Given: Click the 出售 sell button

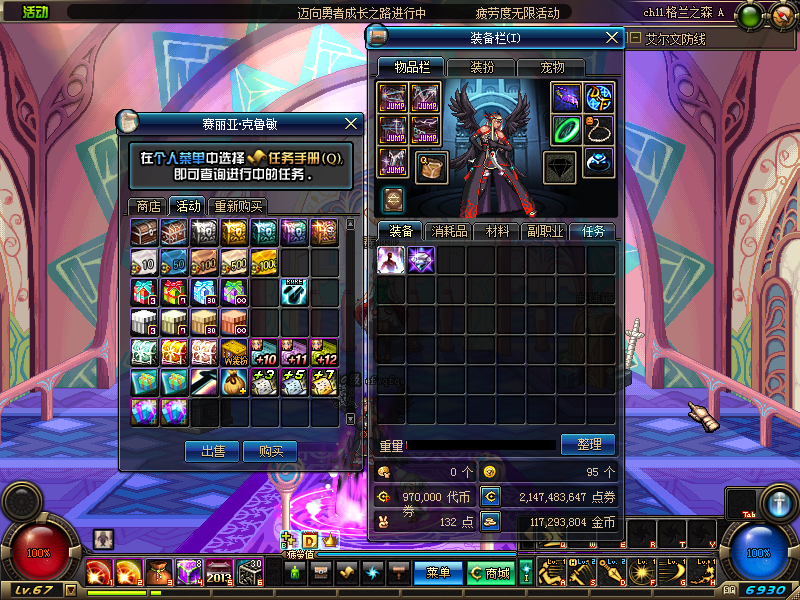Looking at the screenshot, I should (212, 452).
